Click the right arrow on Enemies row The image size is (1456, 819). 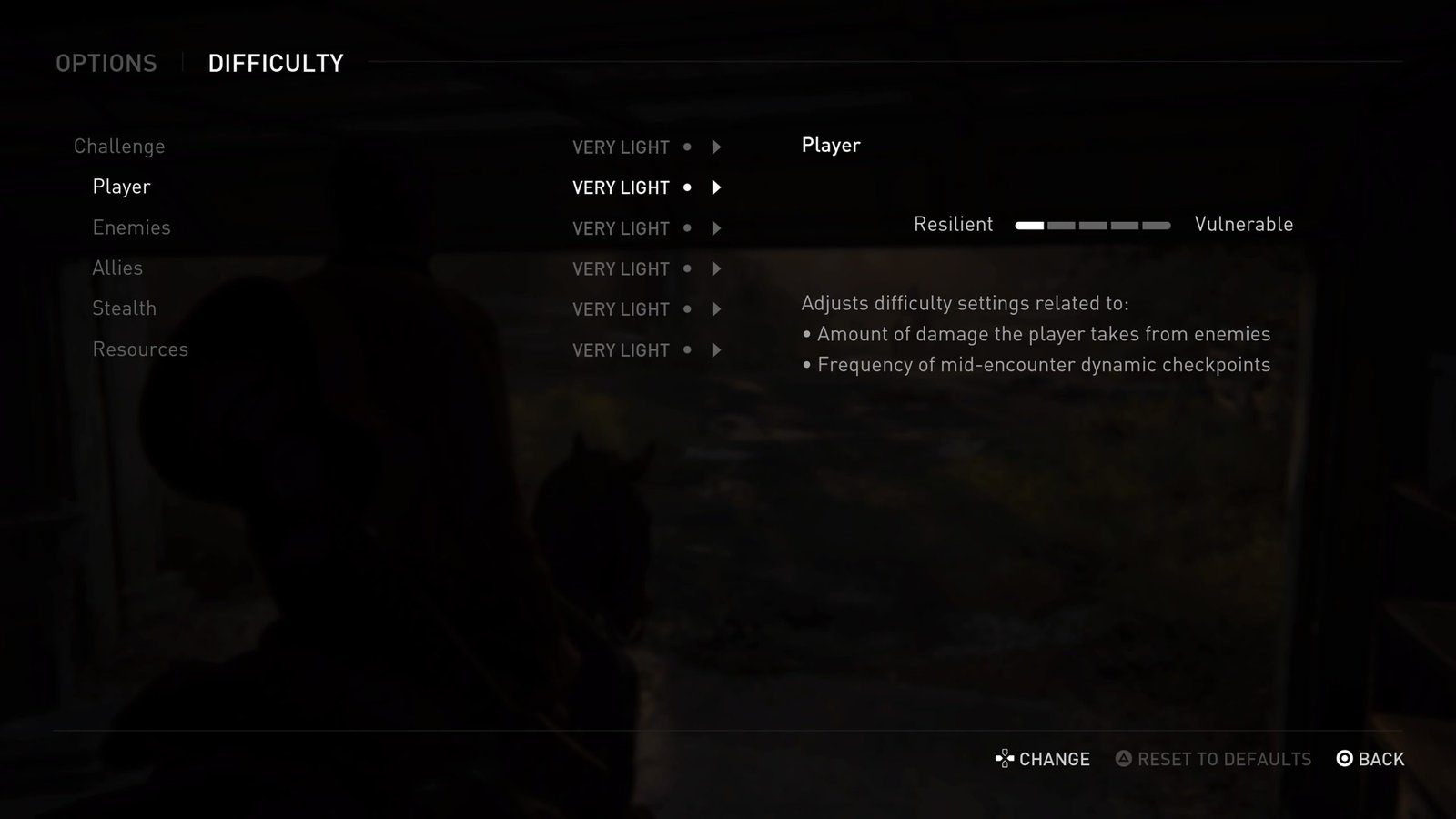tap(717, 228)
